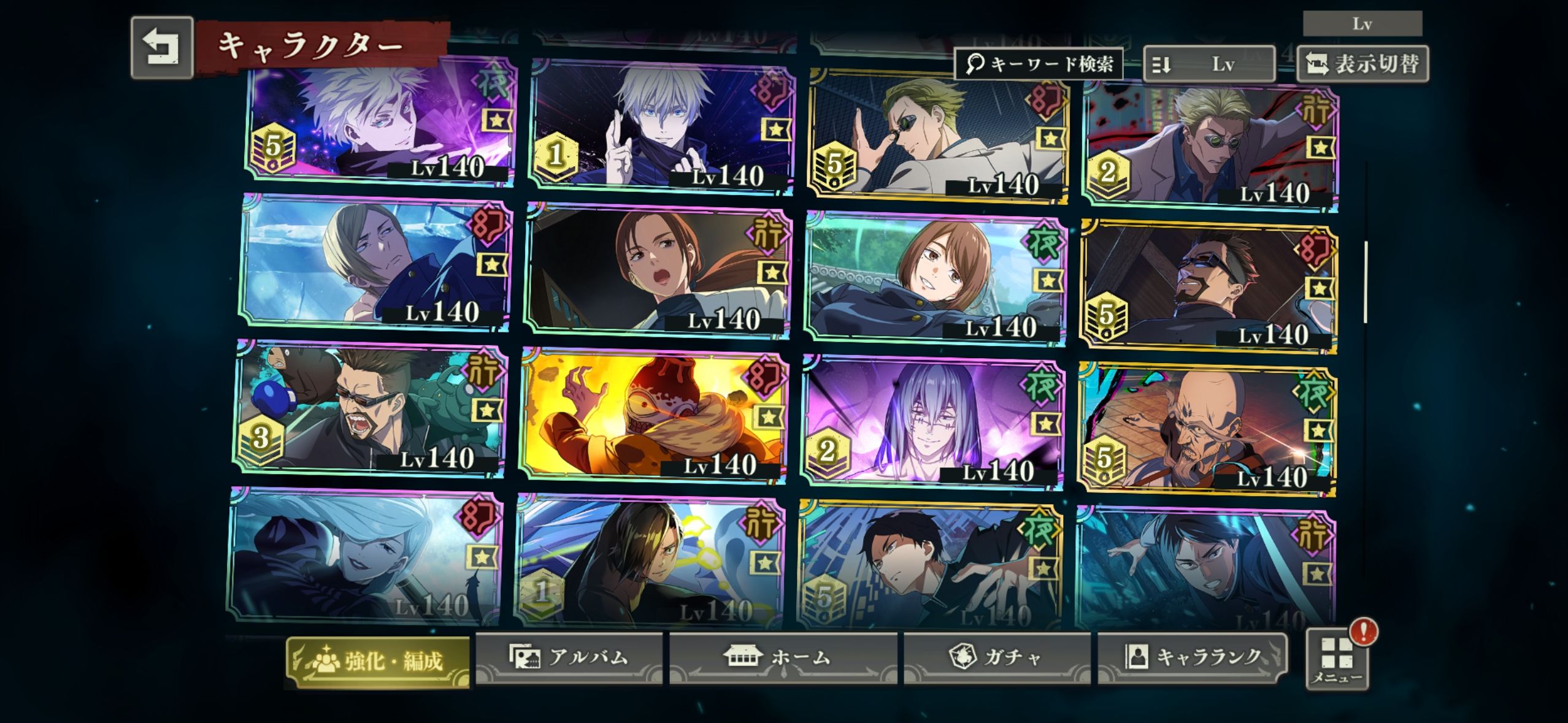Go back with the return arrow button
Screen dimensions: 1568x723
tap(162, 48)
